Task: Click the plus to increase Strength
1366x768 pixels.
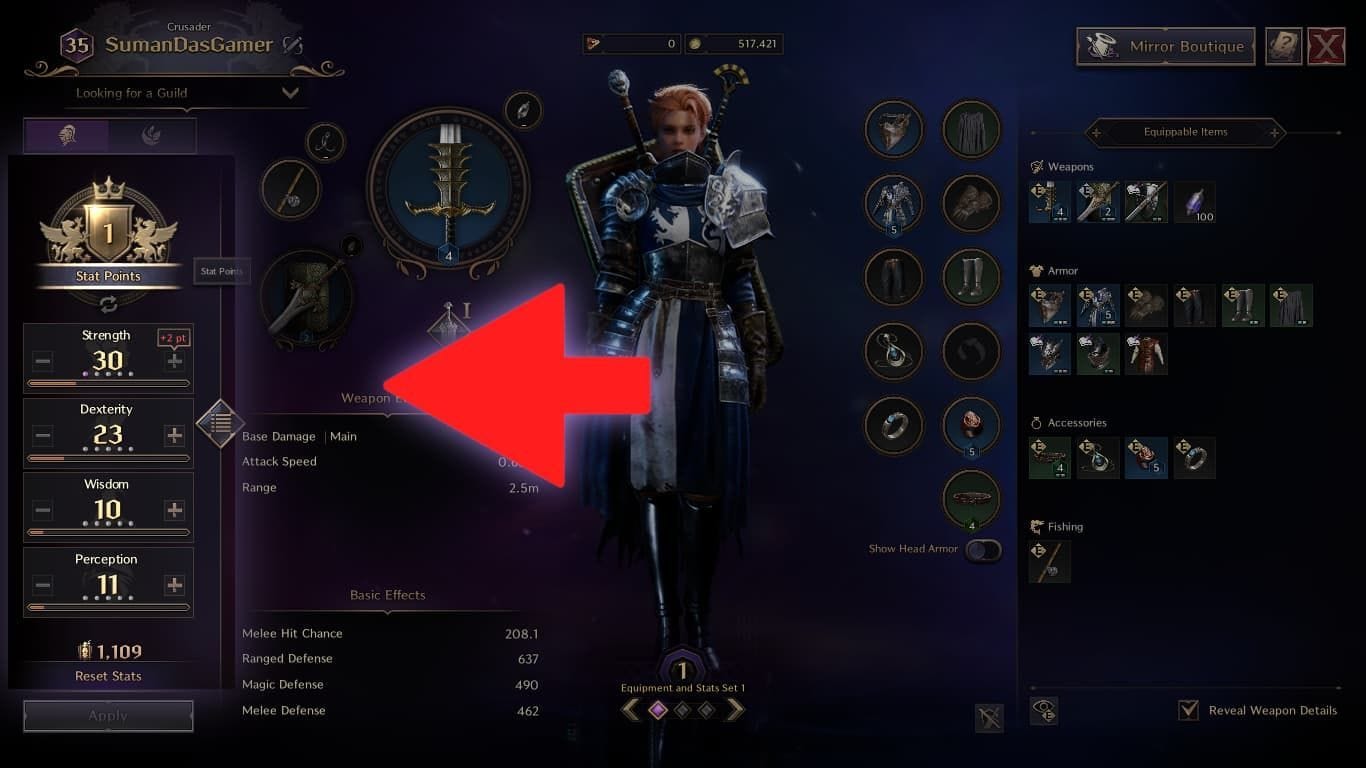Action: click(177, 361)
